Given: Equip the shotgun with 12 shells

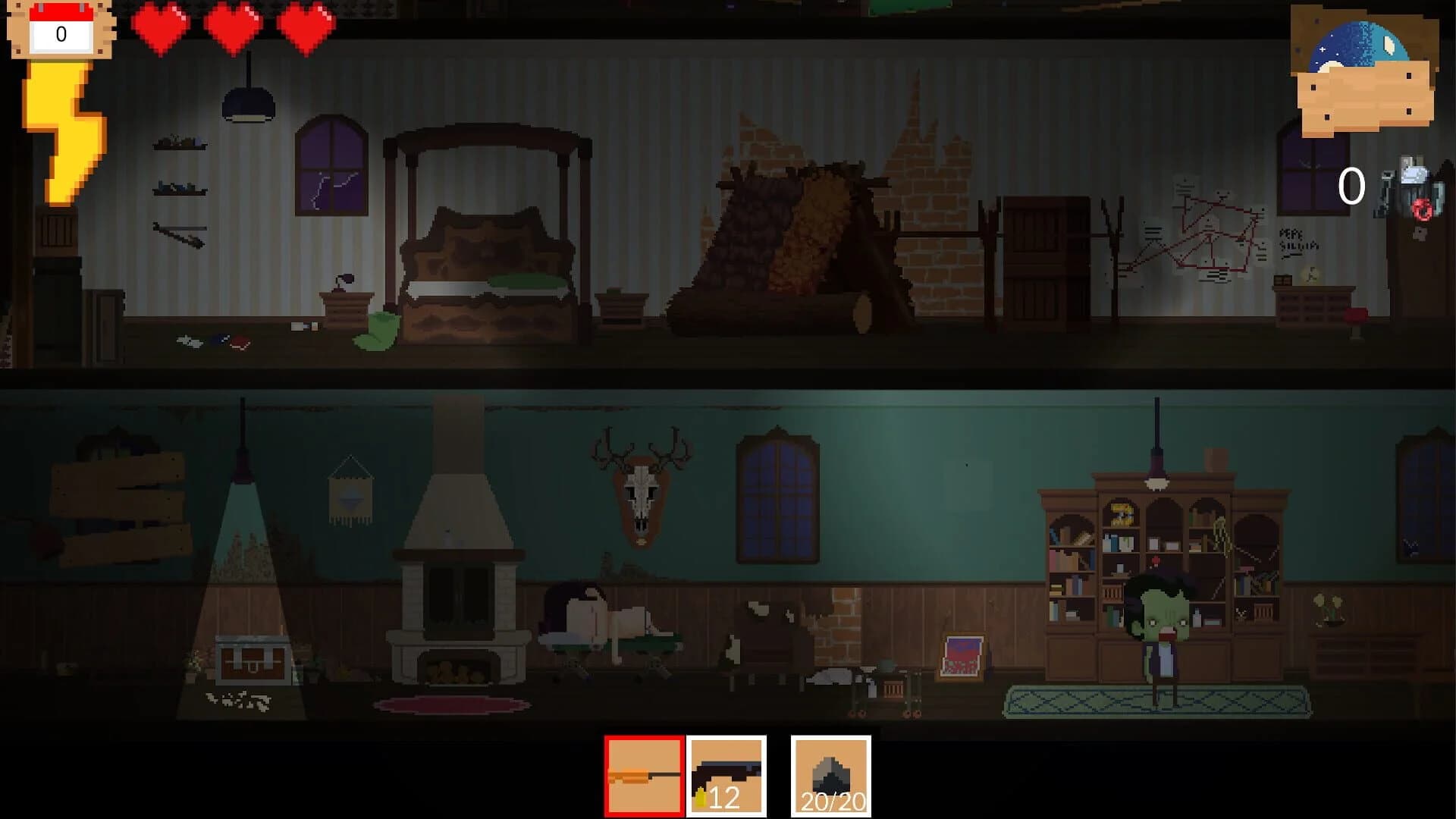Looking at the screenshot, I should [726, 775].
